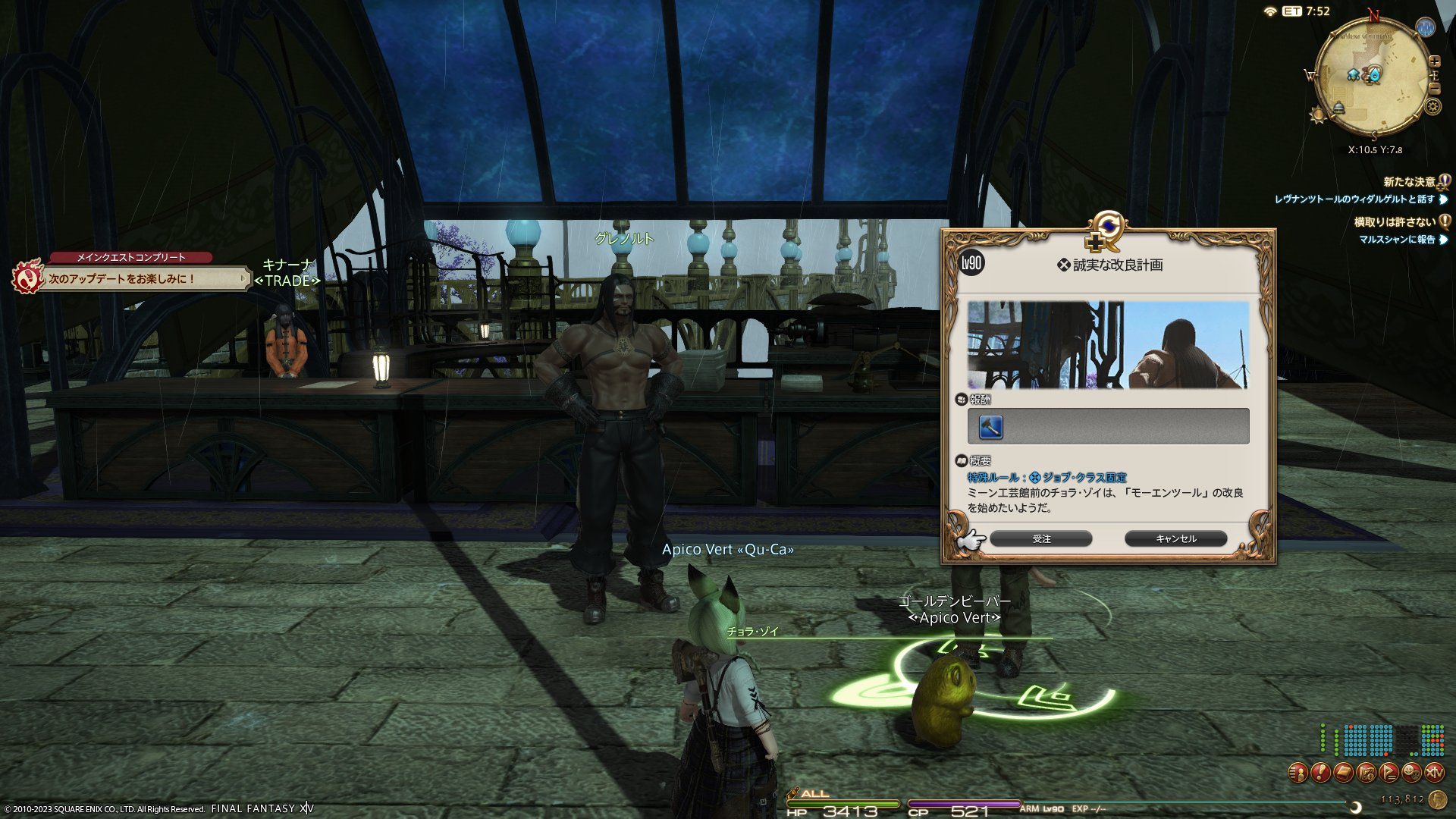Open the Duty menu exclamation icon
Image resolution: width=1456 pixels, height=819 pixels.
[x=1320, y=773]
